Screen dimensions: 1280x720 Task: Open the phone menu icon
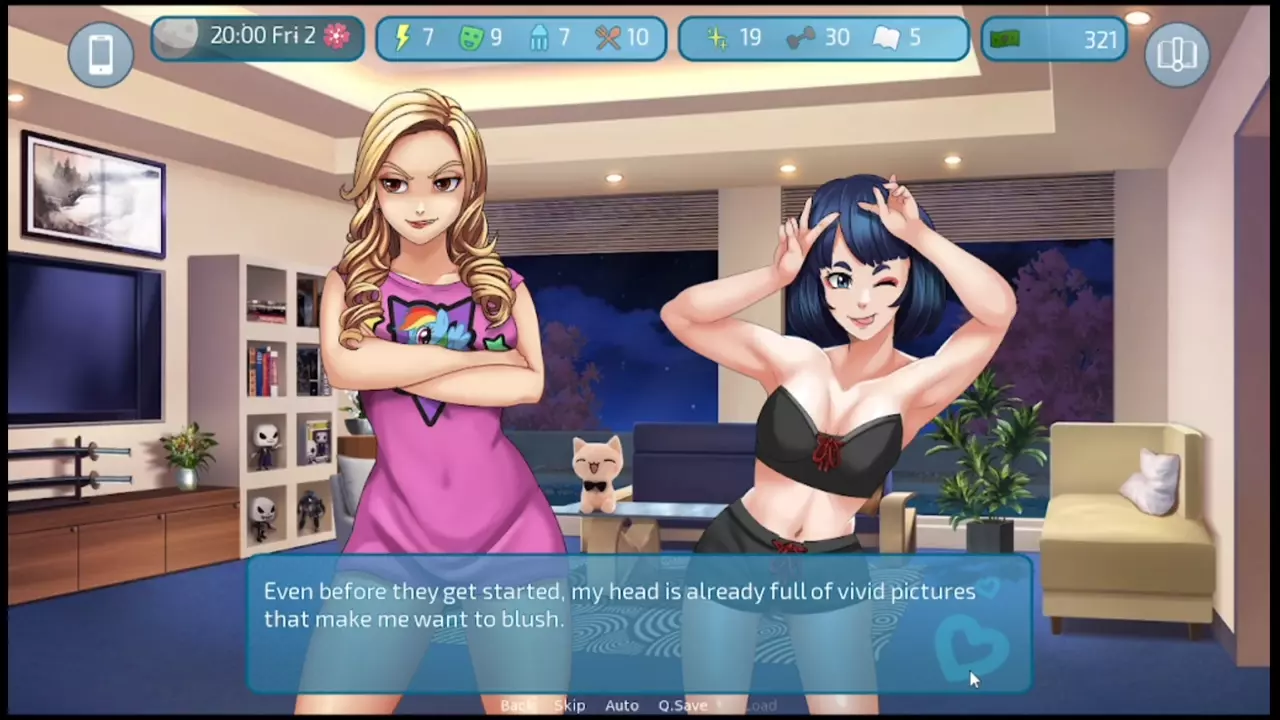[101, 54]
